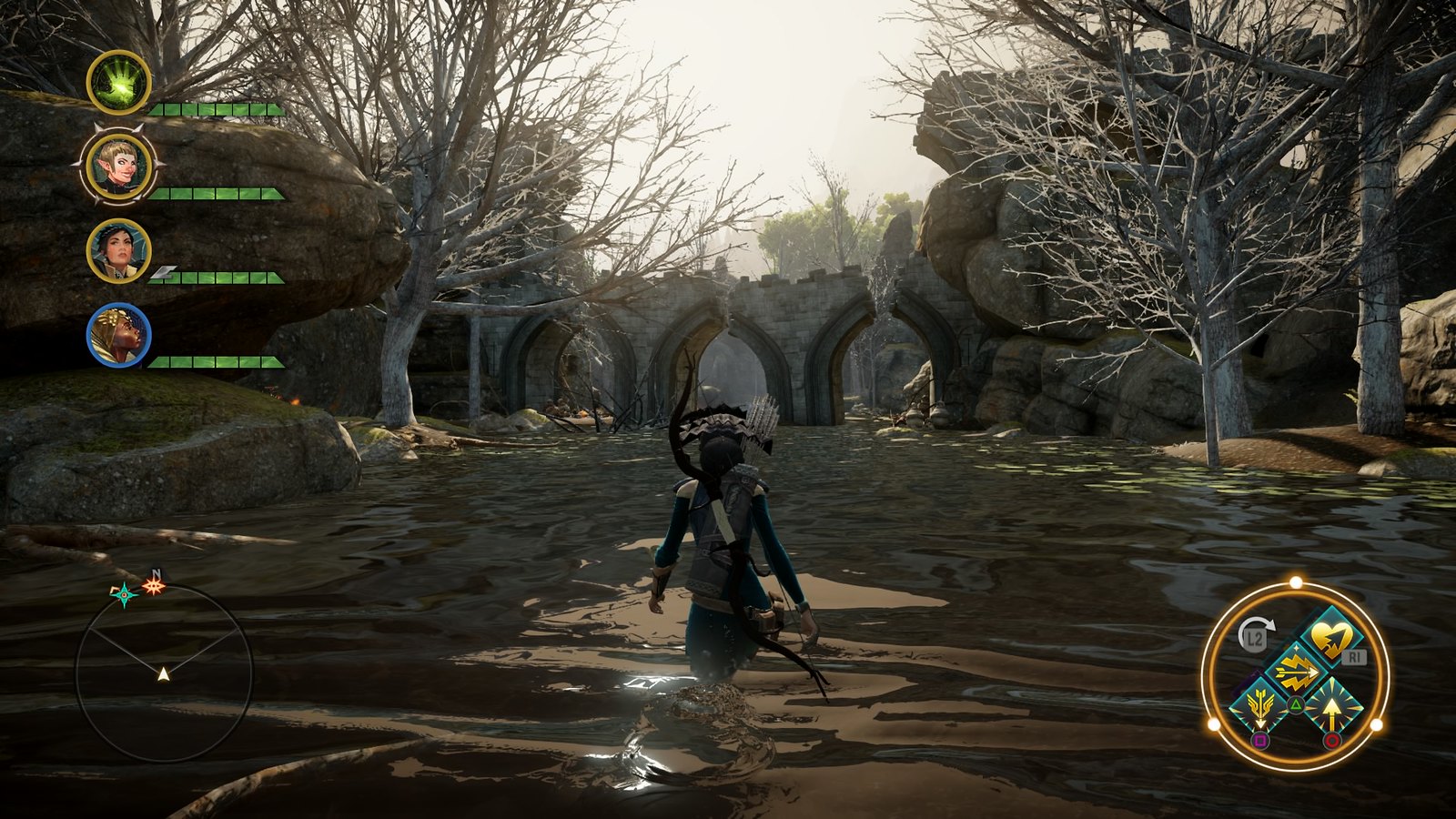Click the green Triangle button prompt
The image size is (1456, 819).
[1295, 703]
